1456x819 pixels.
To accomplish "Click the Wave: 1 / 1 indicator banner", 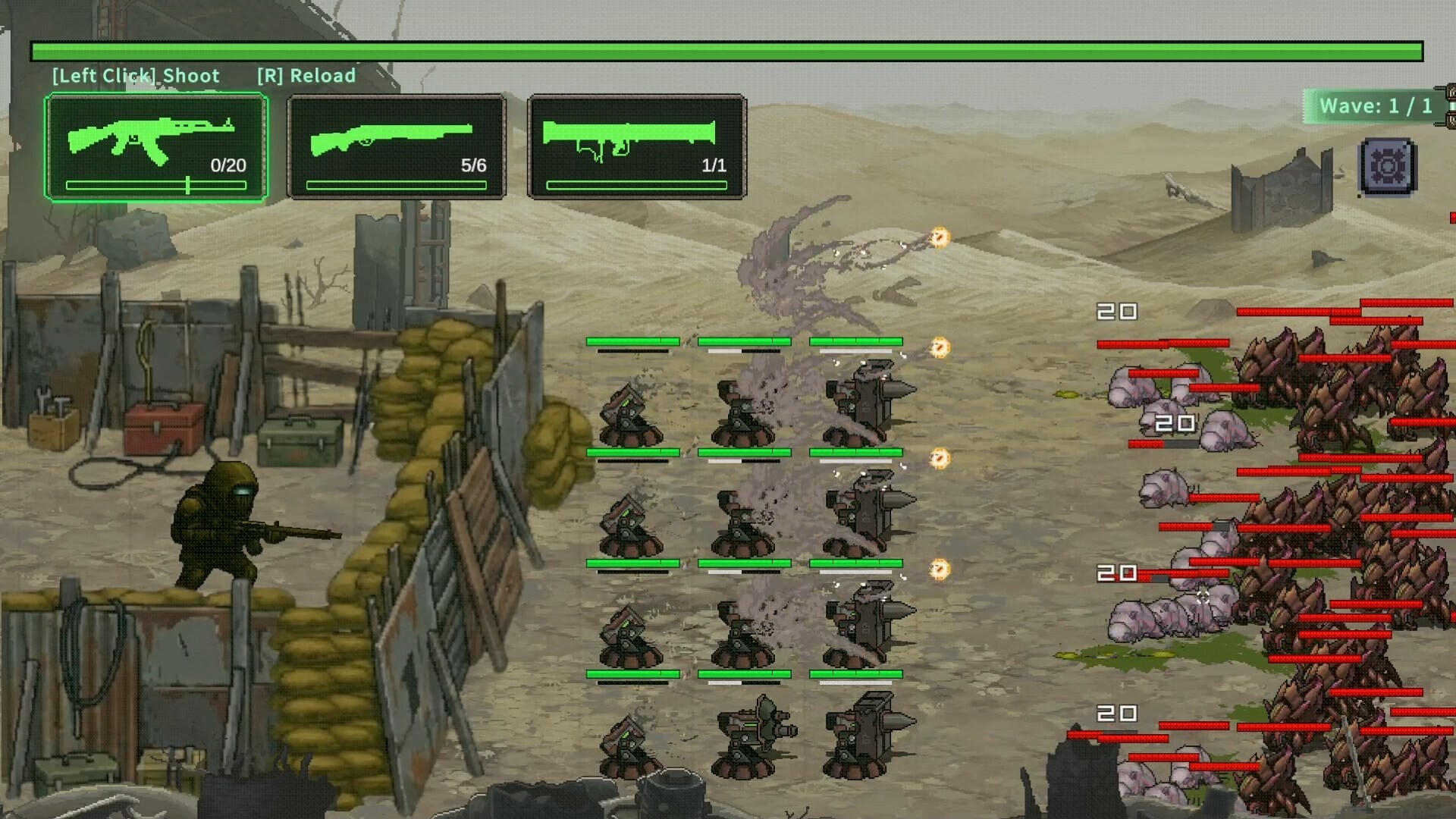I will [x=1373, y=106].
